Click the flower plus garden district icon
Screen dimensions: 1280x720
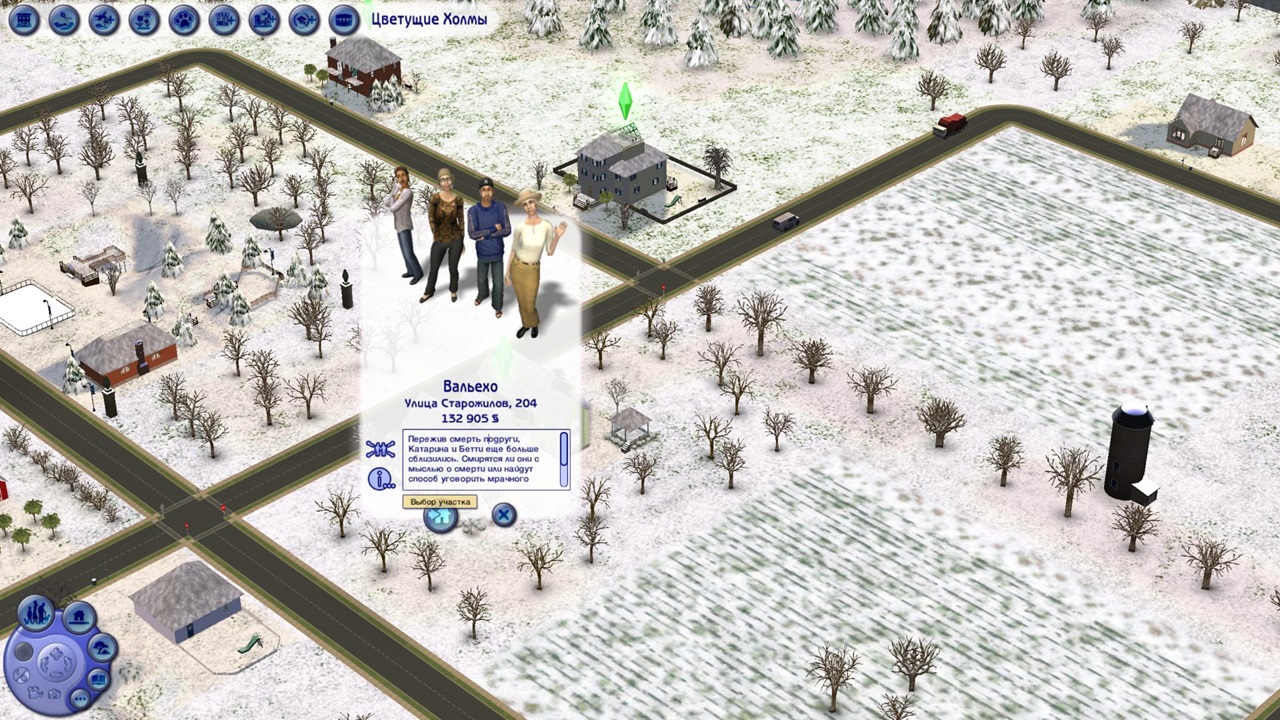click(x=143, y=20)
